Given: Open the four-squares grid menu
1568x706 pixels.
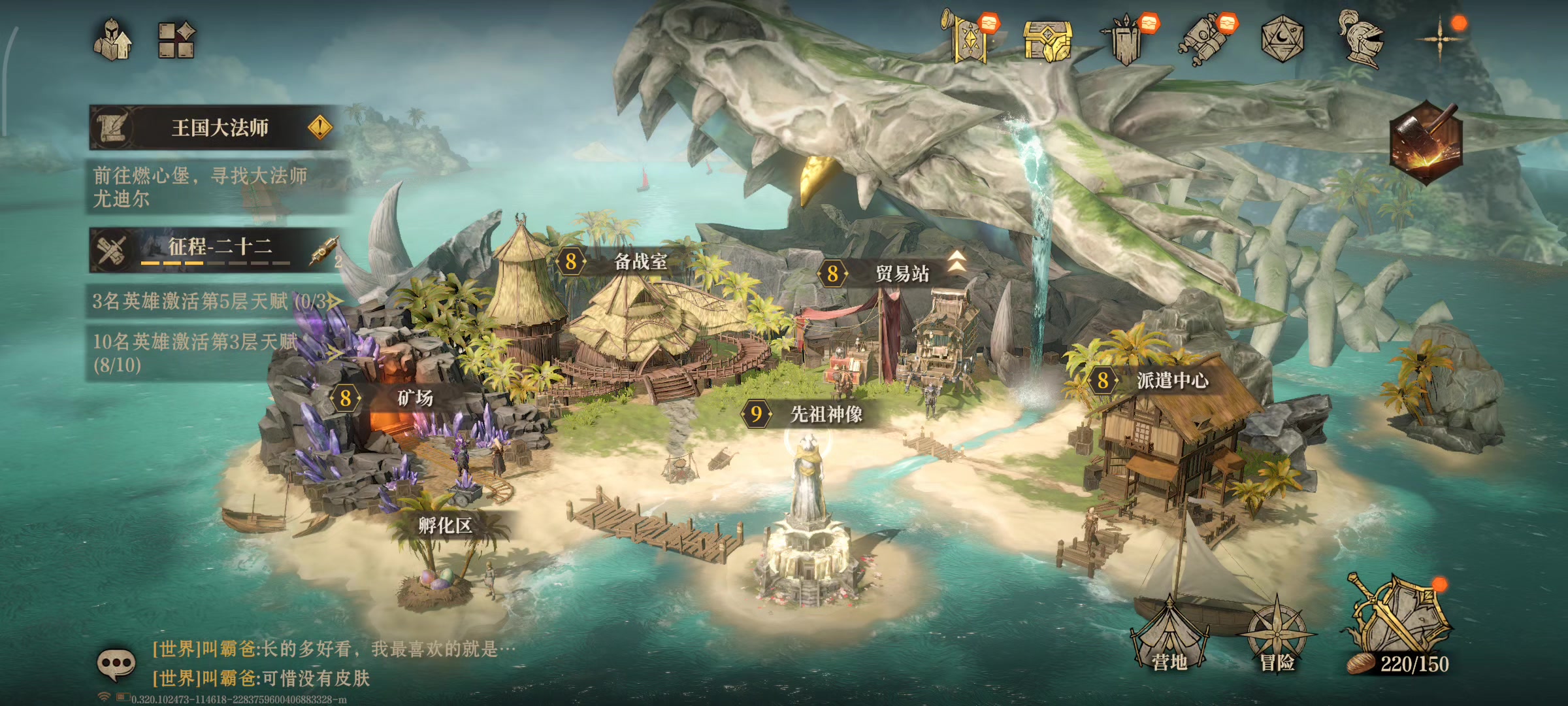Looking at the screenshot, I should (x=176, y=41).
